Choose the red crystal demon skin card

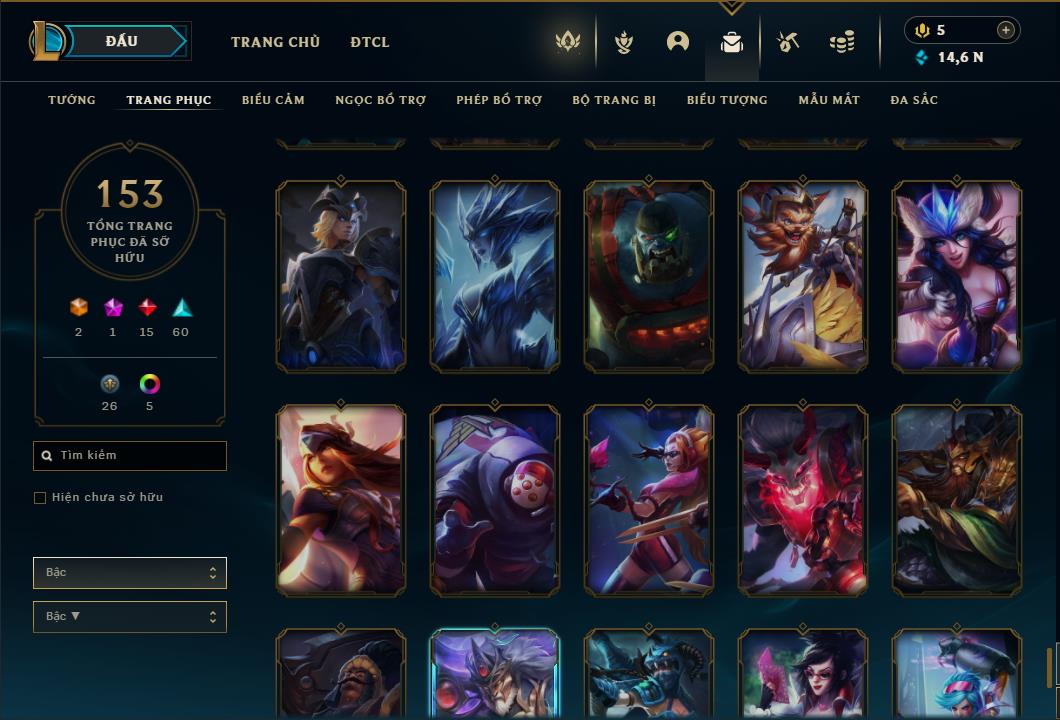pyautogui.click(x=803, y=500)
